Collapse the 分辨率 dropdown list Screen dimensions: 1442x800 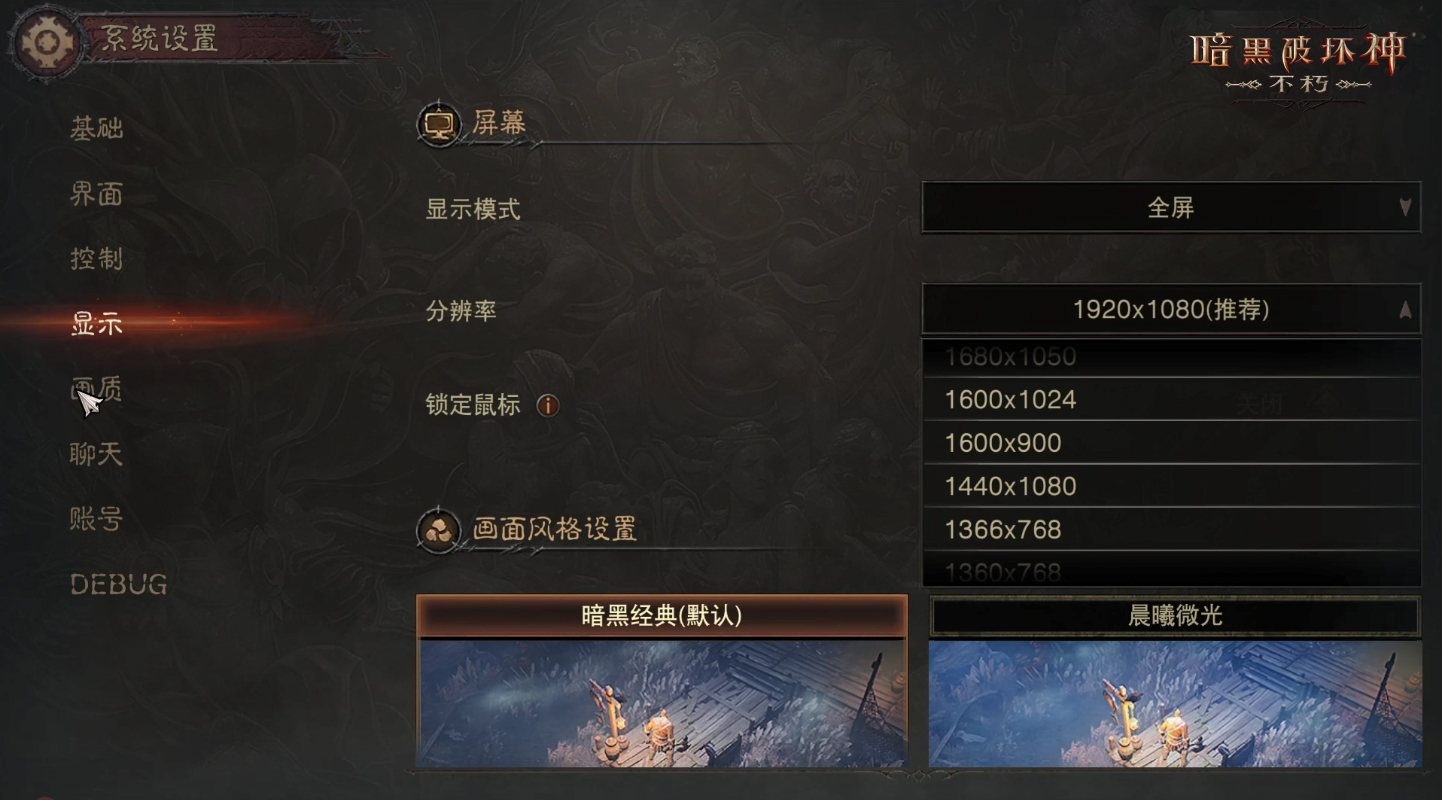[1170, 310]
